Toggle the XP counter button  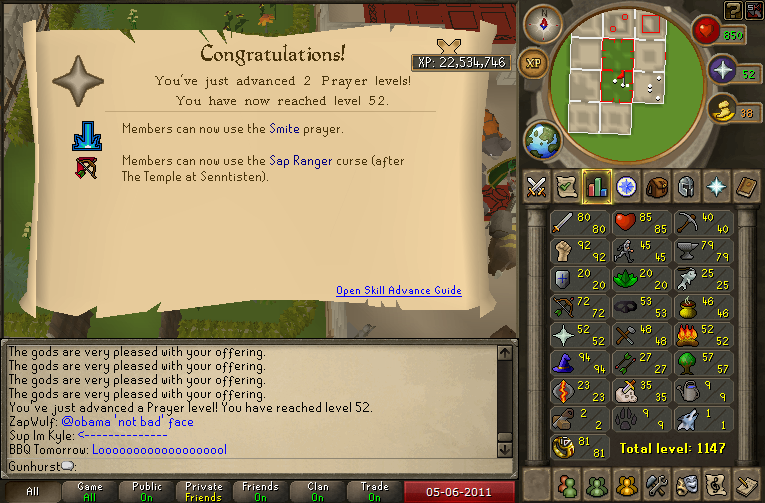point(535,62)
